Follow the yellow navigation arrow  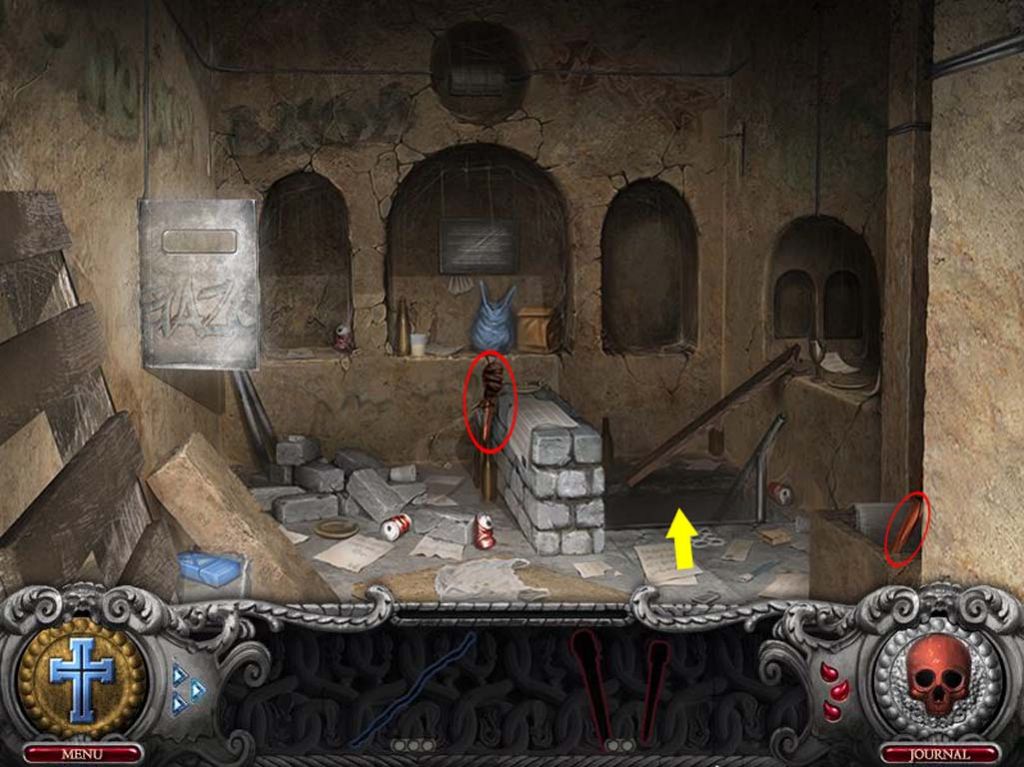pyautogui.click(x=683, y=538)
